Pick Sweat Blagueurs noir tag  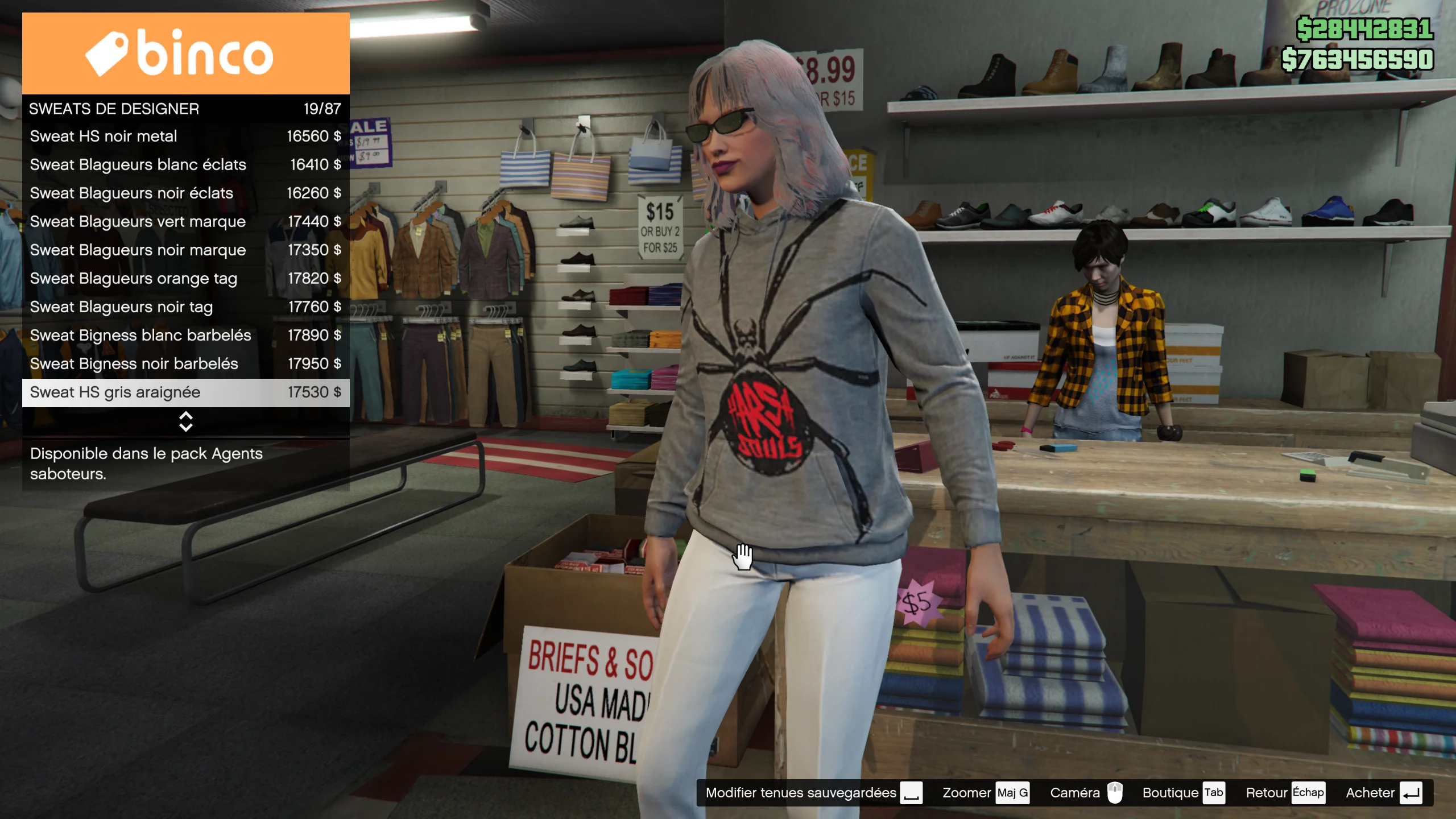(x=185, y=307)
